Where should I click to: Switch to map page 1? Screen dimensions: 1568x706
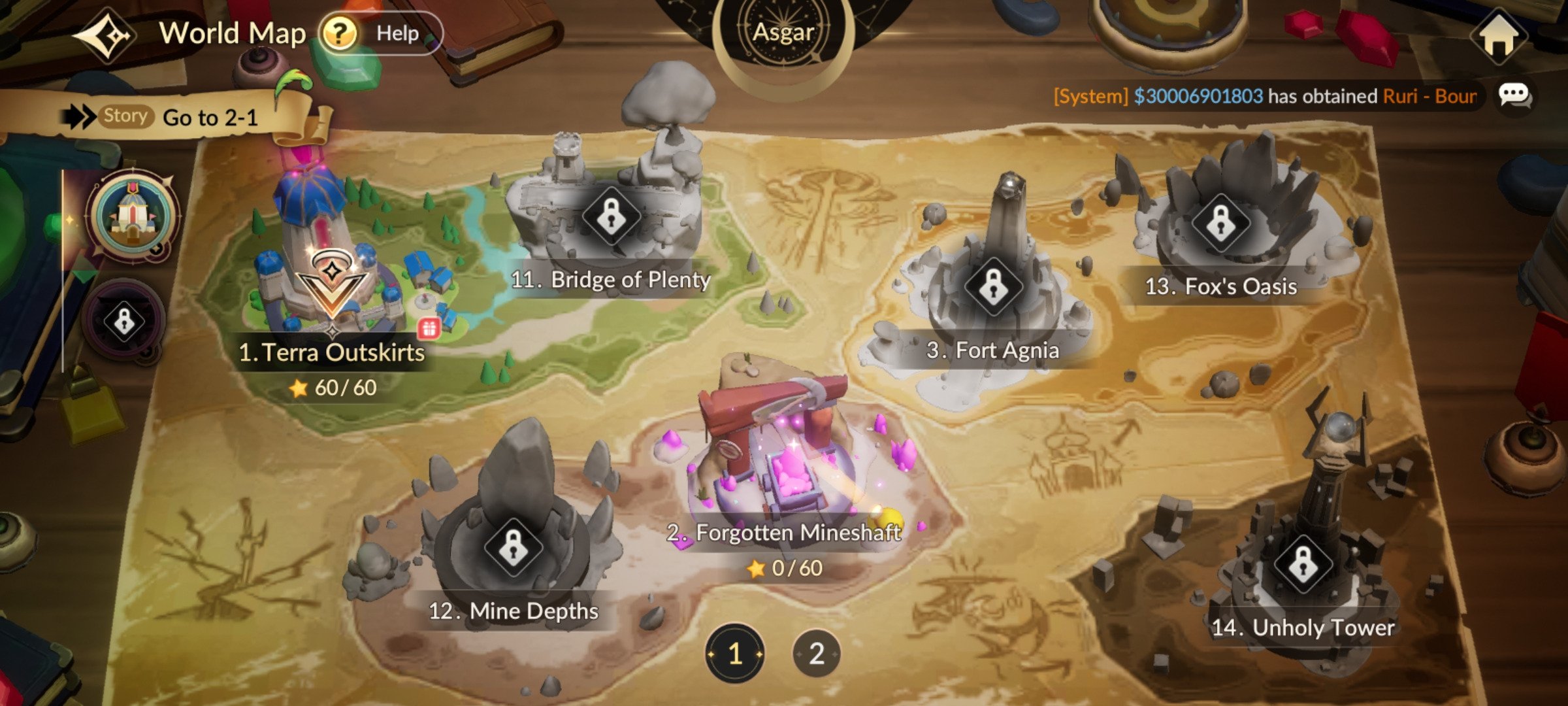735,653
